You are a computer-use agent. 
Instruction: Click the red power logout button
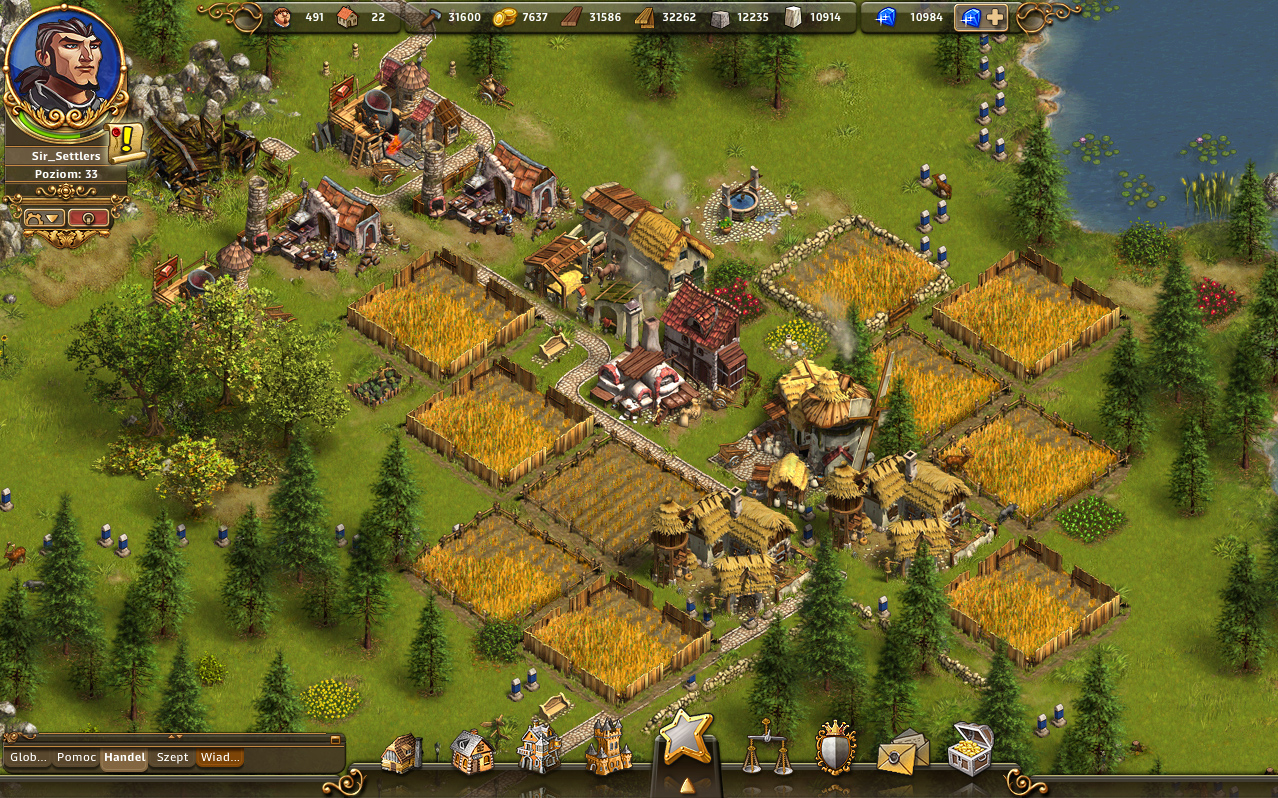(x=88, y=217)
